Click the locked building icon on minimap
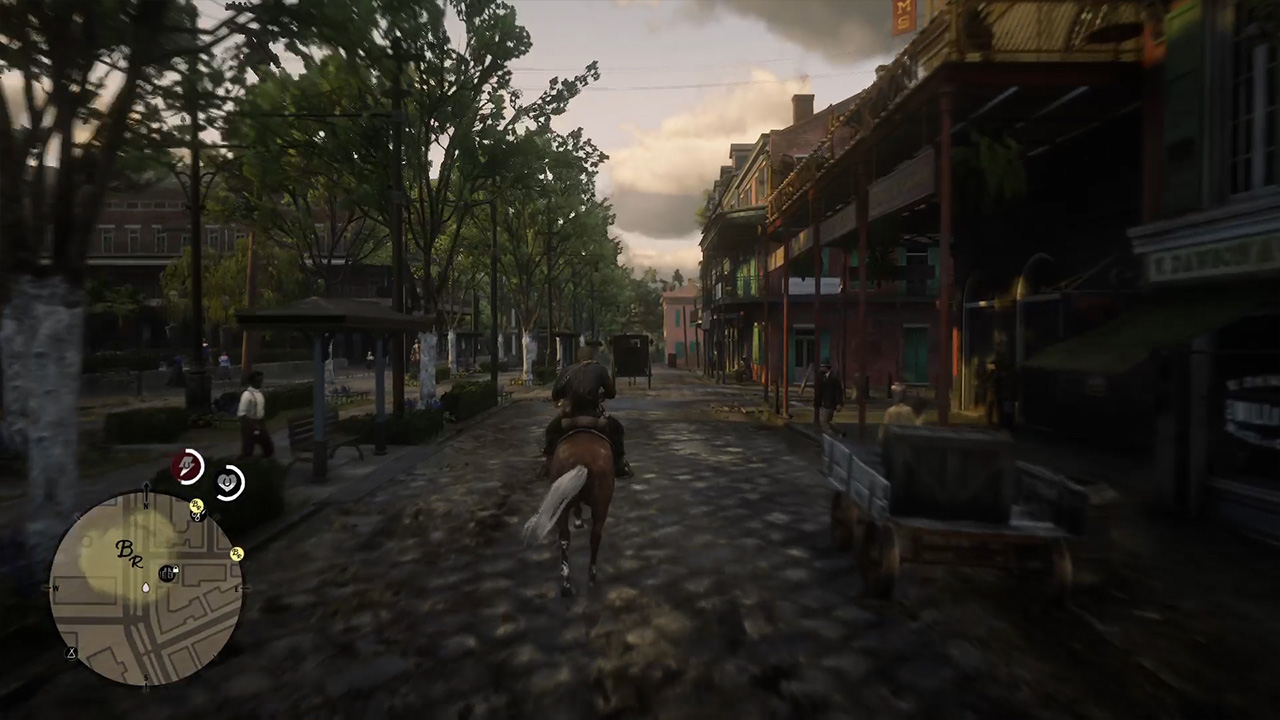The width and height of the screenshot is (1280, 720). pyautogui.click(x=168, y=573)
